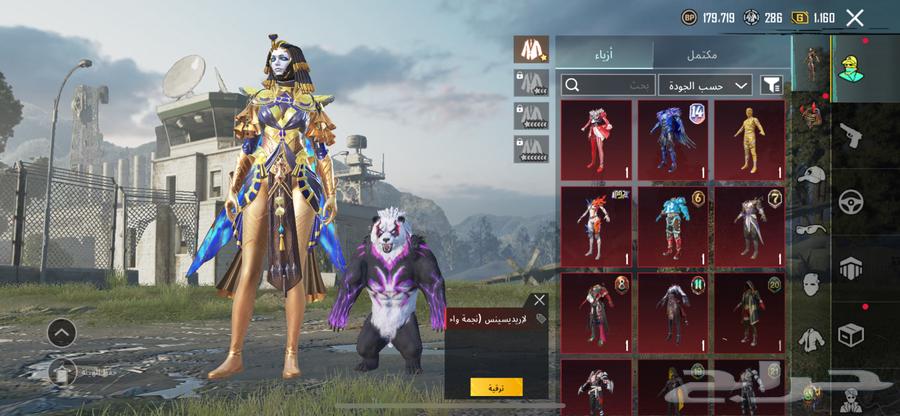The image size is (900, 416).
Task: Tap the yellow ترقية upgrade button
Action: click(496, 386)
